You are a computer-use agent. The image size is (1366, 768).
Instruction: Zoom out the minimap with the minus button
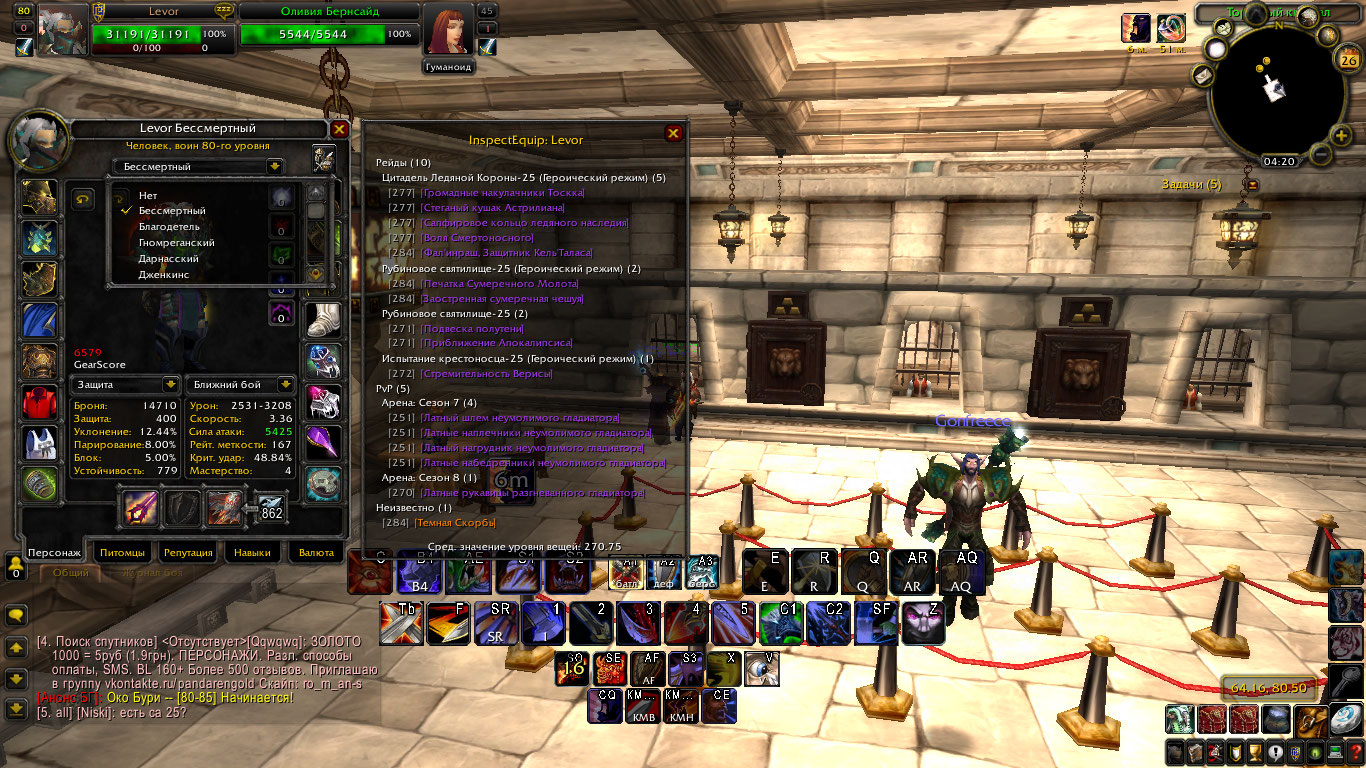1319,155
